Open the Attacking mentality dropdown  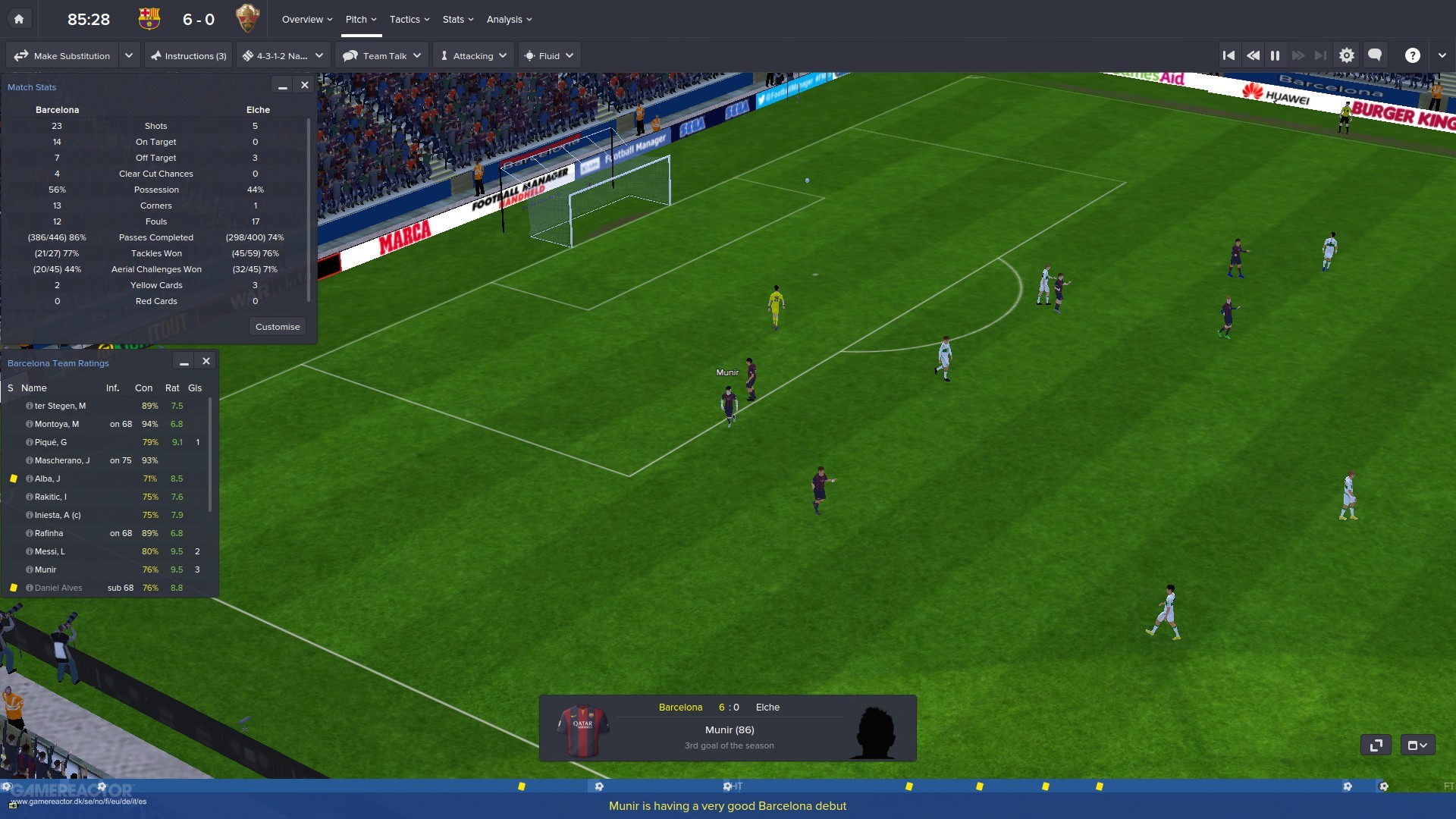point(472,55)
